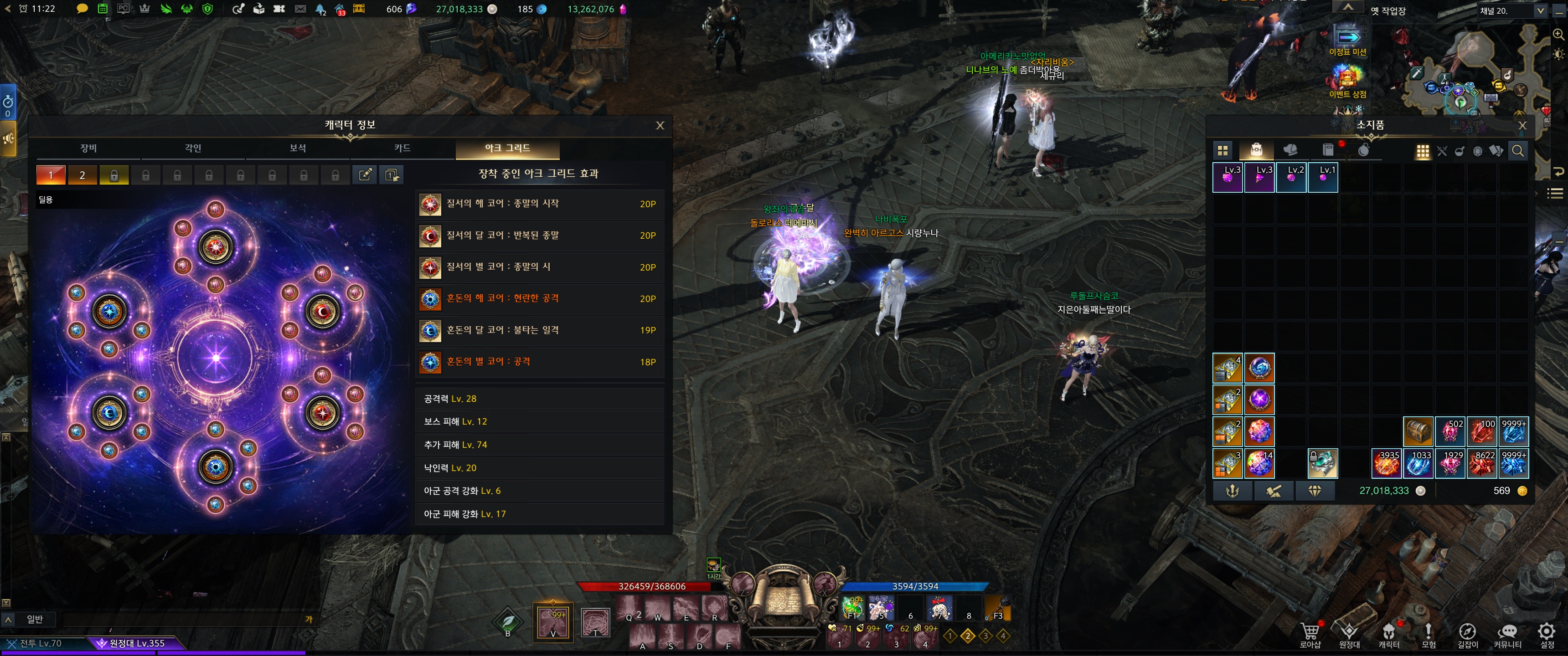Click the 일반 chat channel input box
Screen dimensions: 1568x656
click(183, 620)
